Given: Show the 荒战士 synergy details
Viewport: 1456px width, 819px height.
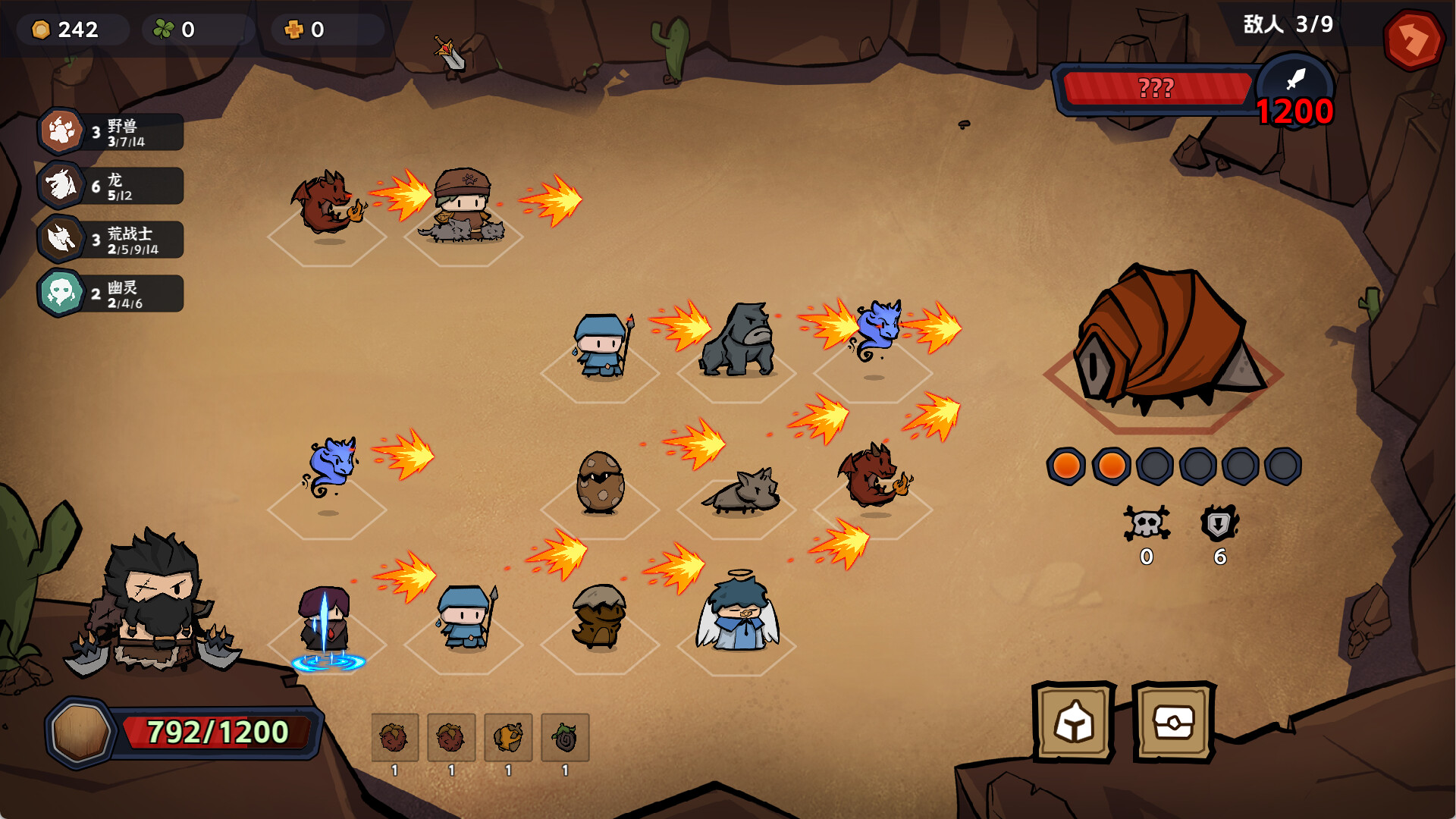Looking at the screenshot, I should point(111,240).
